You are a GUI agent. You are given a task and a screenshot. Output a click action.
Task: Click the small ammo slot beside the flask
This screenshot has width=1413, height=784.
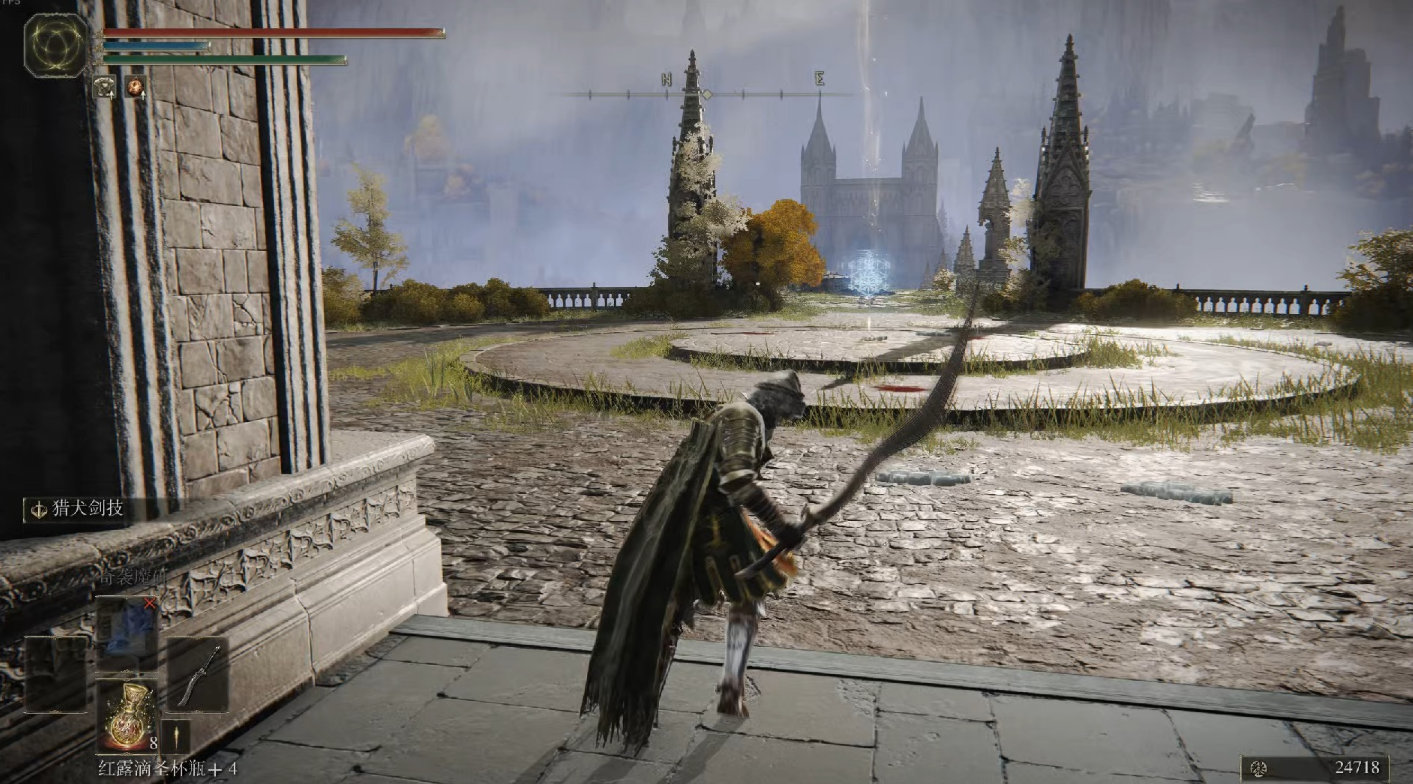click(x=175, y=736)
